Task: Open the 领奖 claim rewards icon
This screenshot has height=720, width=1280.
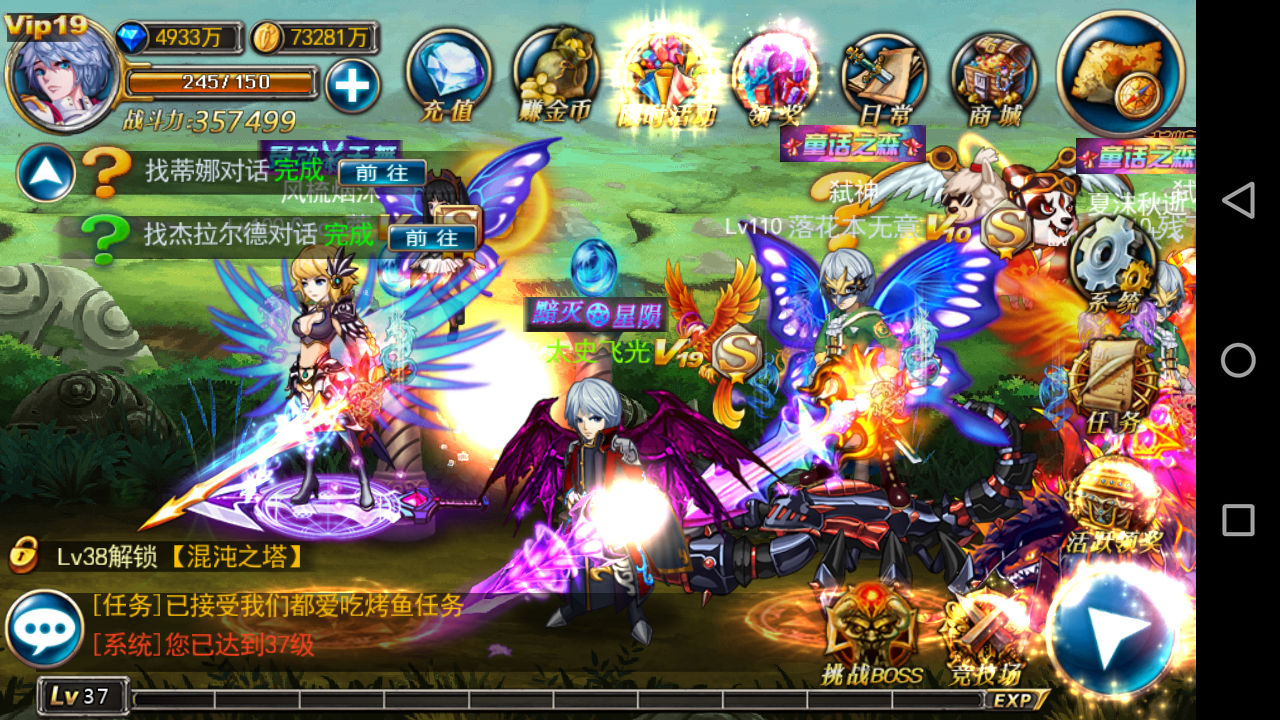Action: pos(773,74)
